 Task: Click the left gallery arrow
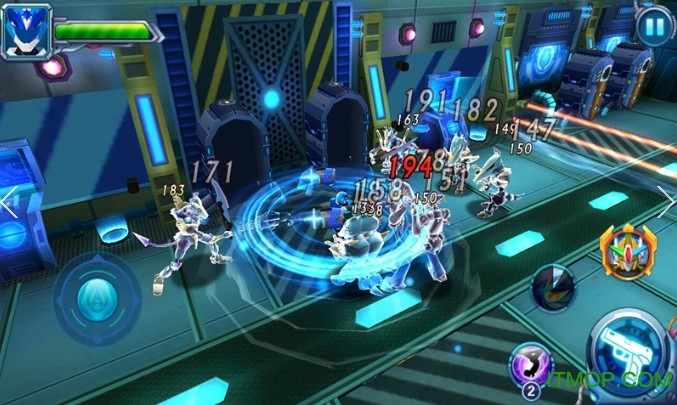9,201
